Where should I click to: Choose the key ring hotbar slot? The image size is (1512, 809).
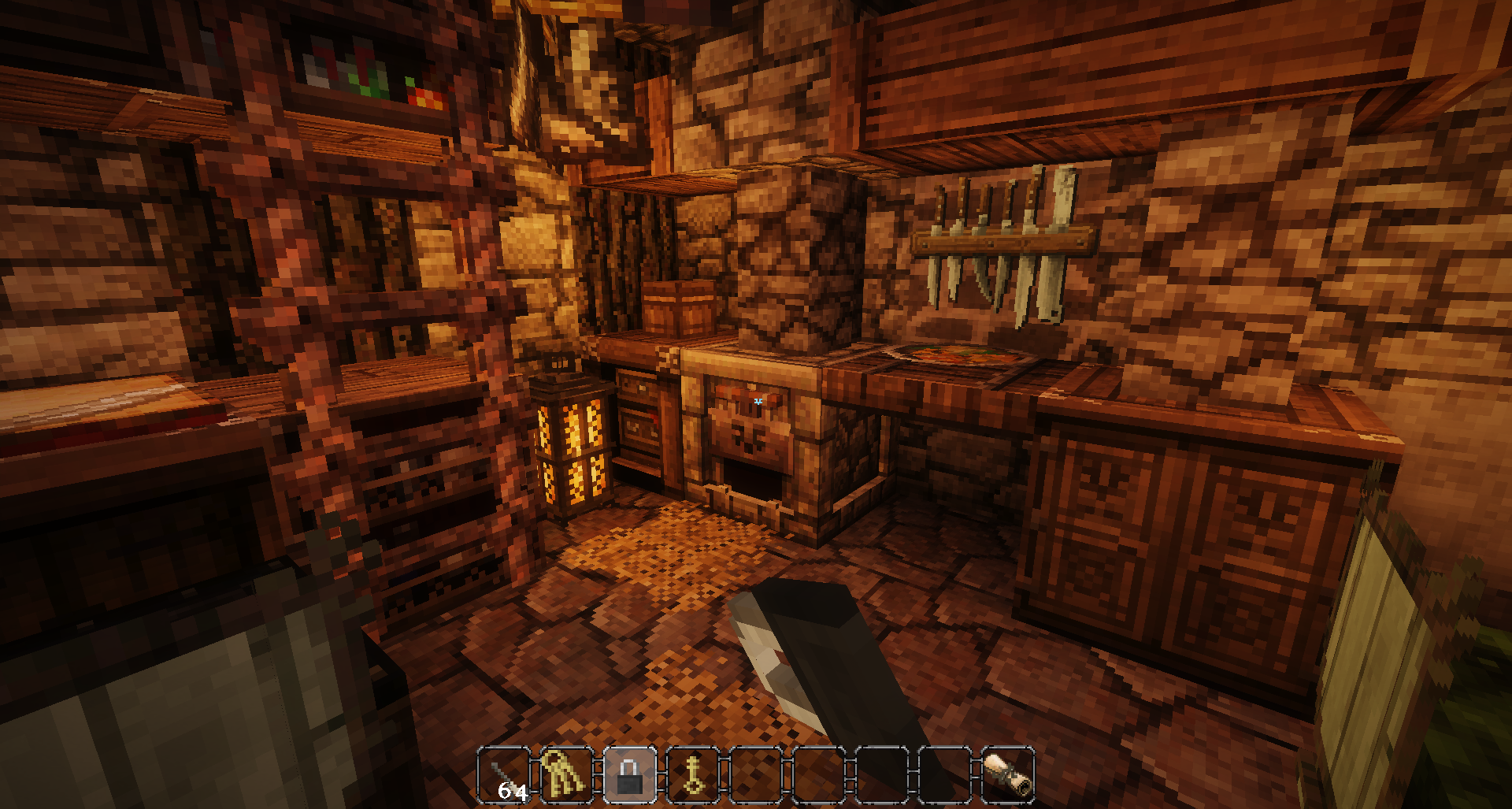click(567, 775)
